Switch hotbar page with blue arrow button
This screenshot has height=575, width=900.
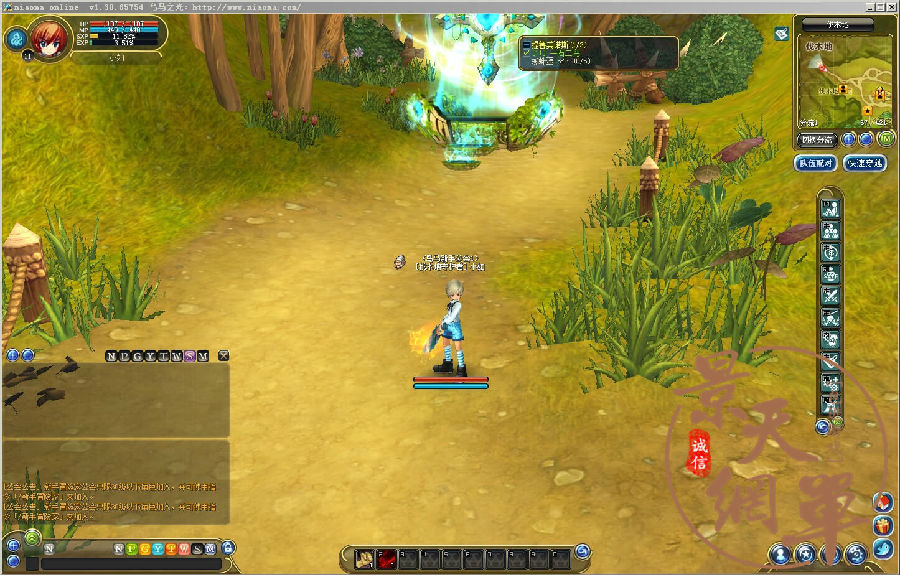pyautogui.click(x=583, y=550)
